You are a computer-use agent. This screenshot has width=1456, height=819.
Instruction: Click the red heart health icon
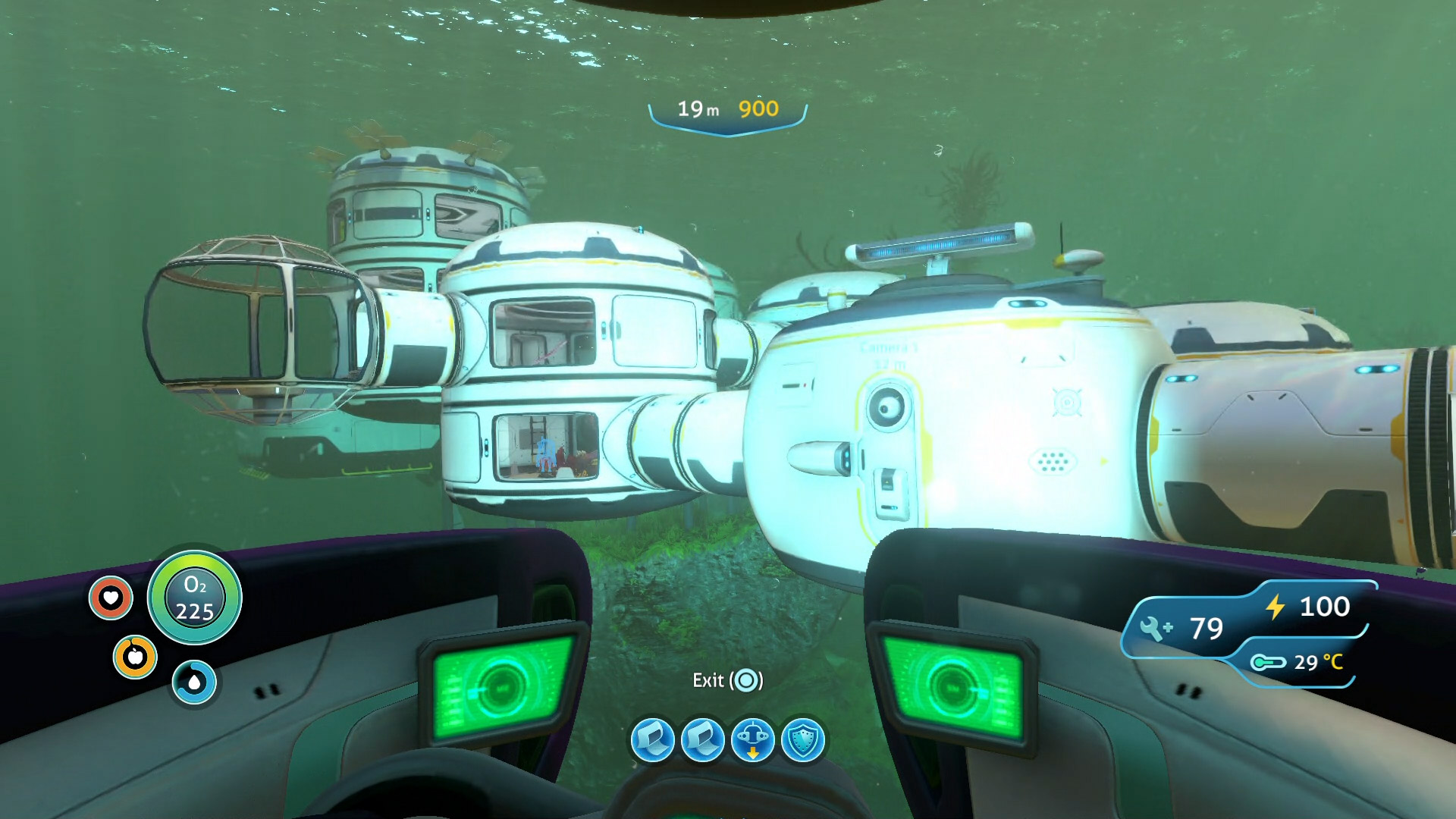111,598
